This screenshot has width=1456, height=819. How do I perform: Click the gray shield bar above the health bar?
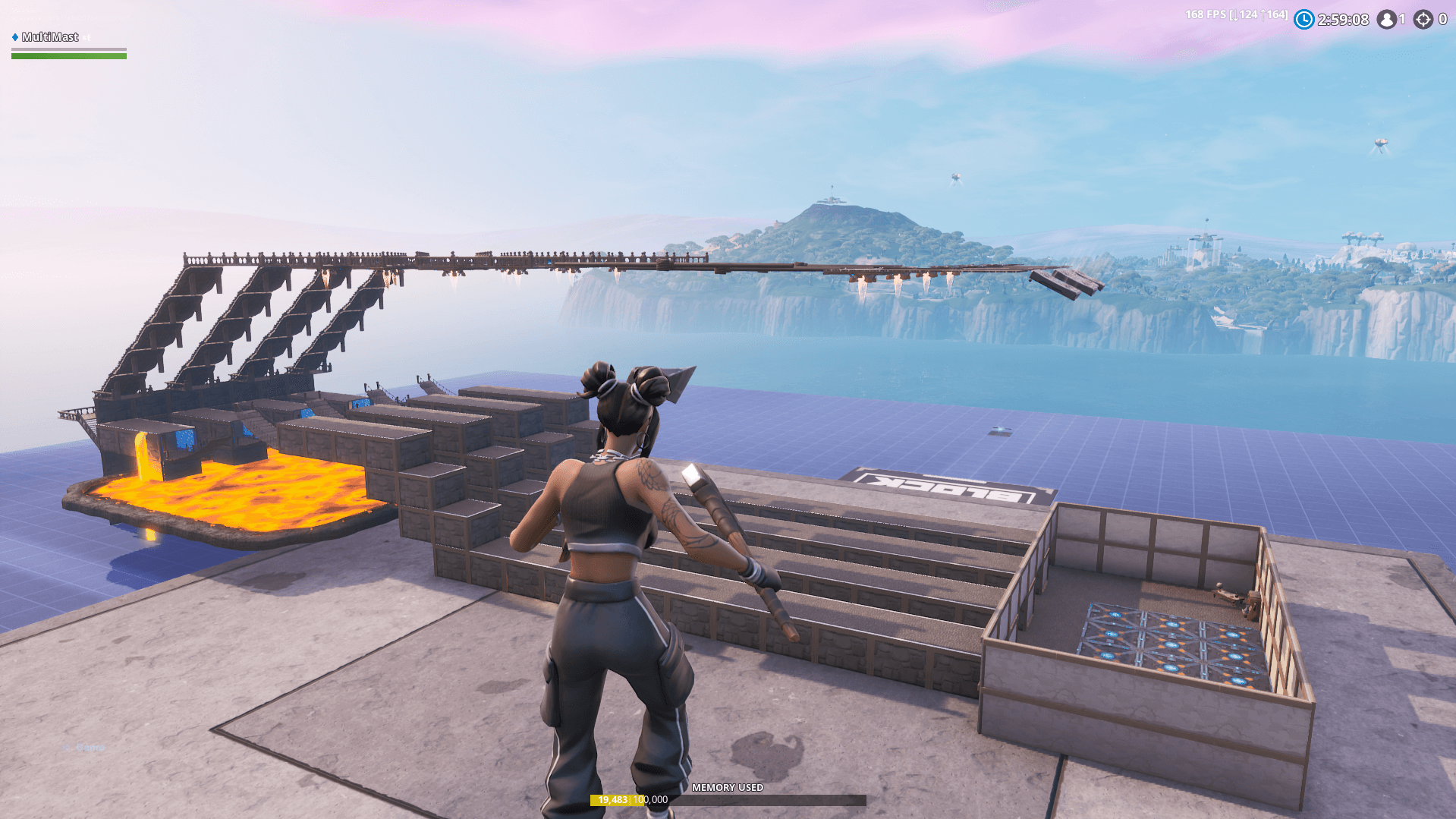[x=68, y=49]
